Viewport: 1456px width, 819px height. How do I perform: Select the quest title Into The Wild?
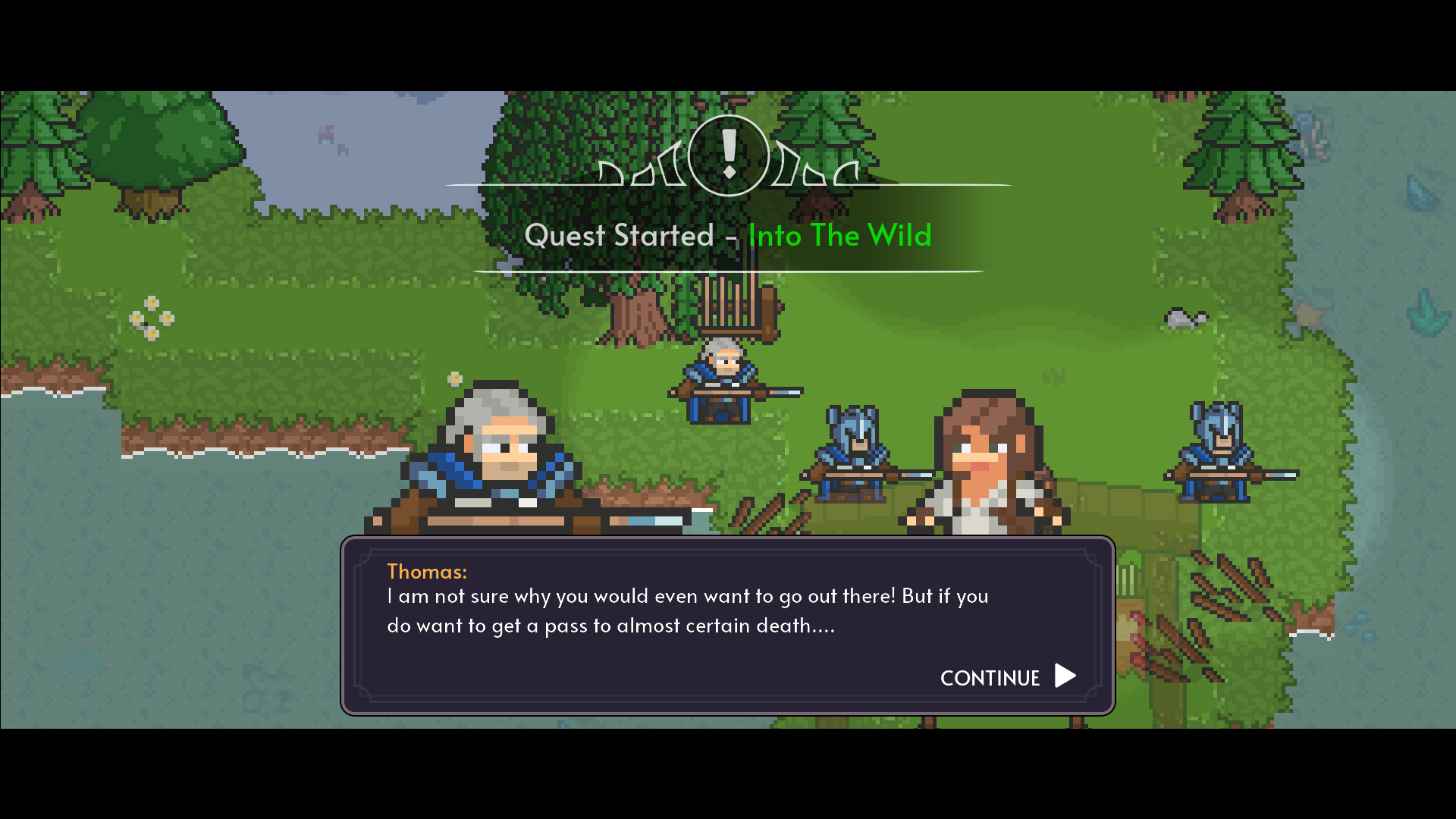839,235
